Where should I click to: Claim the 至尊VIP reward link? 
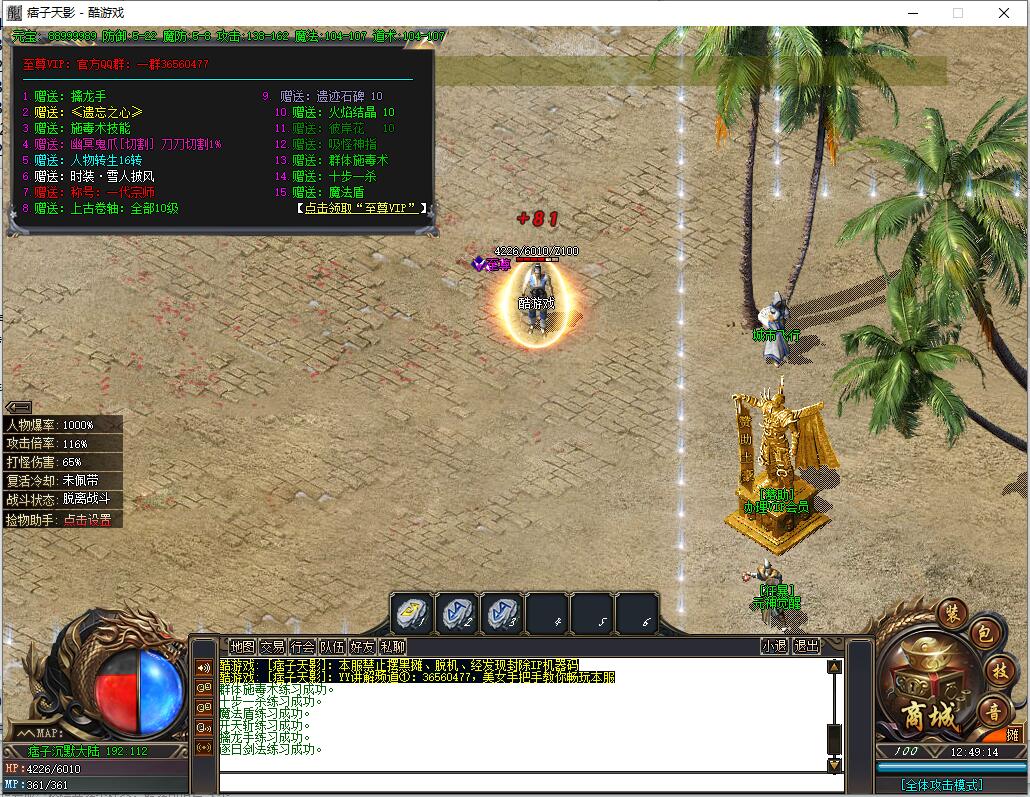click(x=361, y=208)
